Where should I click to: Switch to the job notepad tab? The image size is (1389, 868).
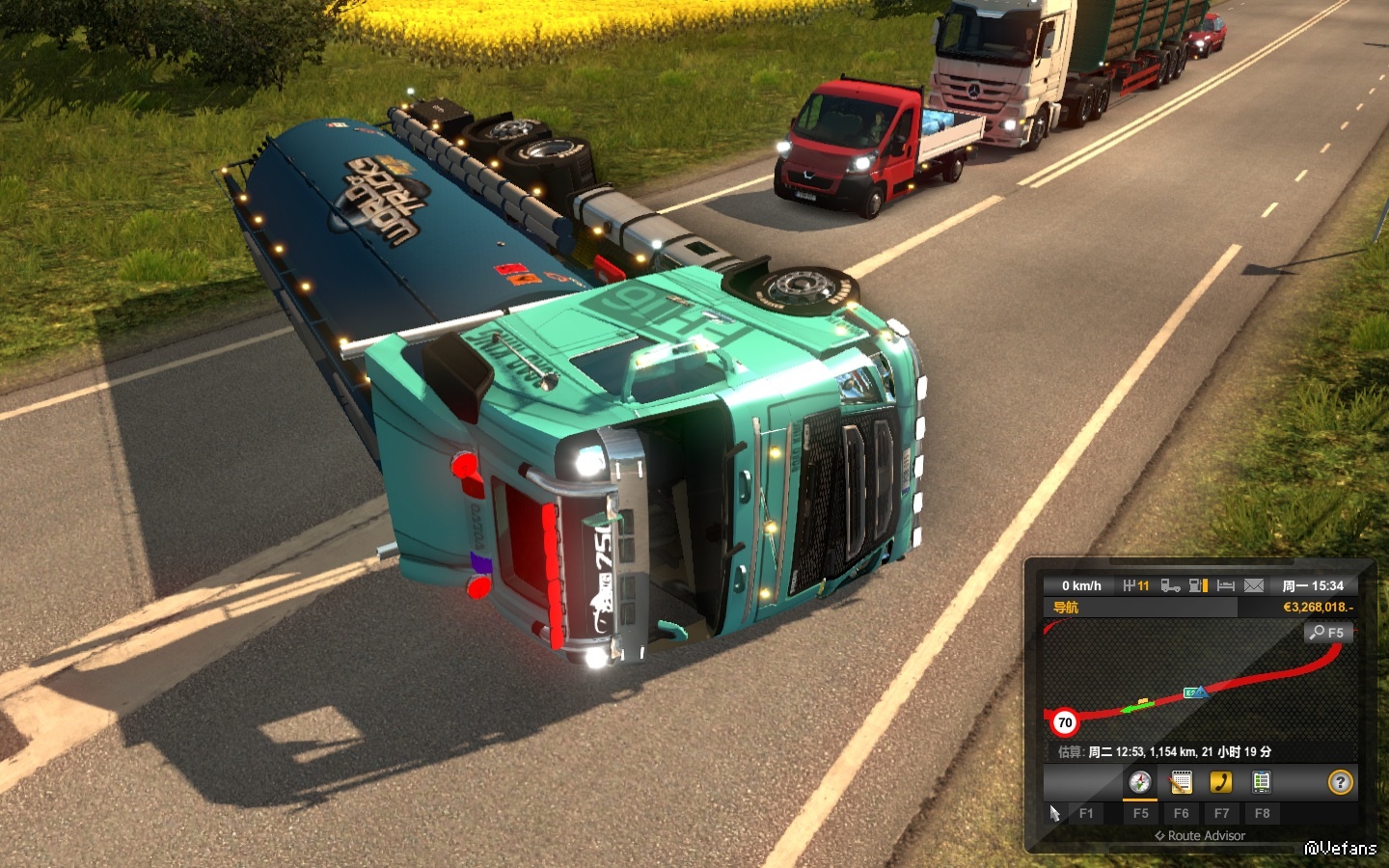coord(1181,782)
